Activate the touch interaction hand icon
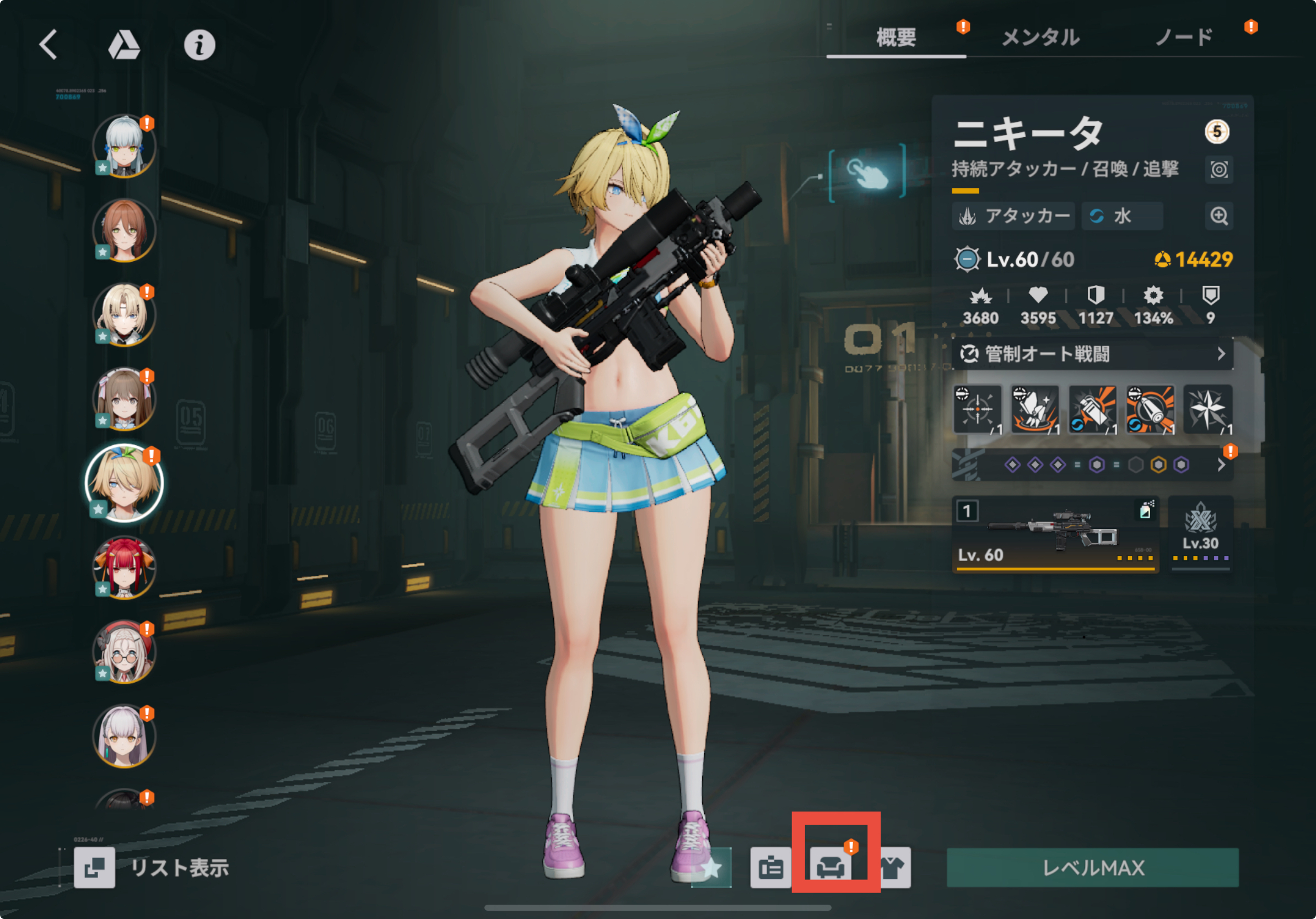The width and height of the screenshot is (1316, 919). coord(867,173)
